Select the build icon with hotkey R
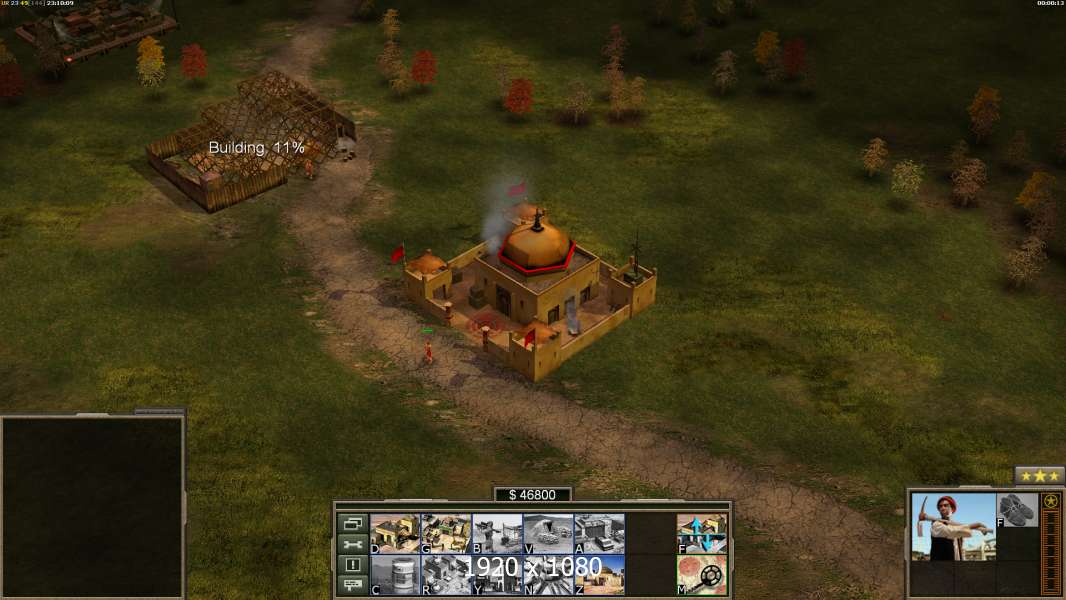This screenshot has width=1066, height=600. click(446, 574)
